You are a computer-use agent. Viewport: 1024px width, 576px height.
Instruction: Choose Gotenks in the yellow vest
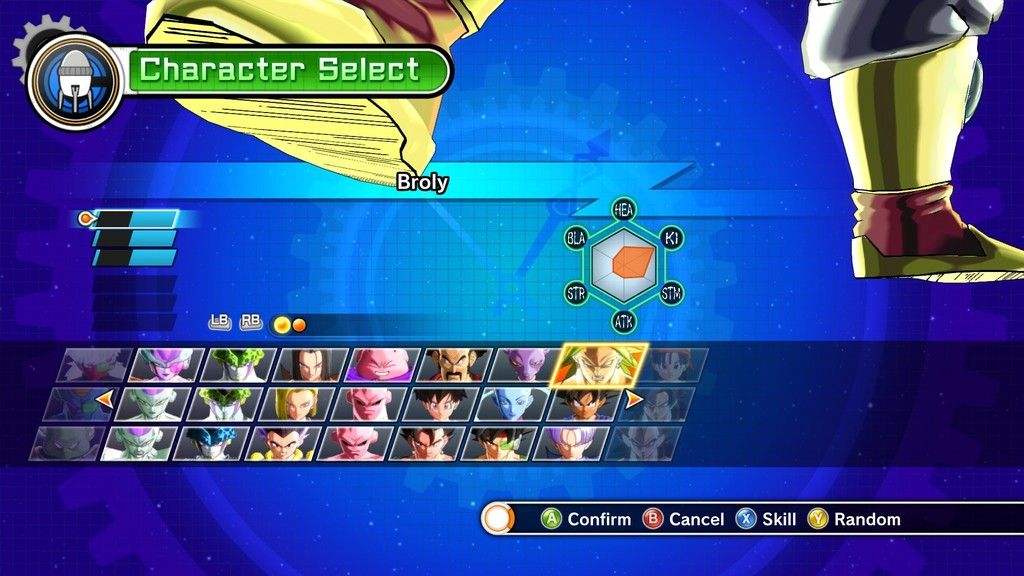tap(282, 443)
